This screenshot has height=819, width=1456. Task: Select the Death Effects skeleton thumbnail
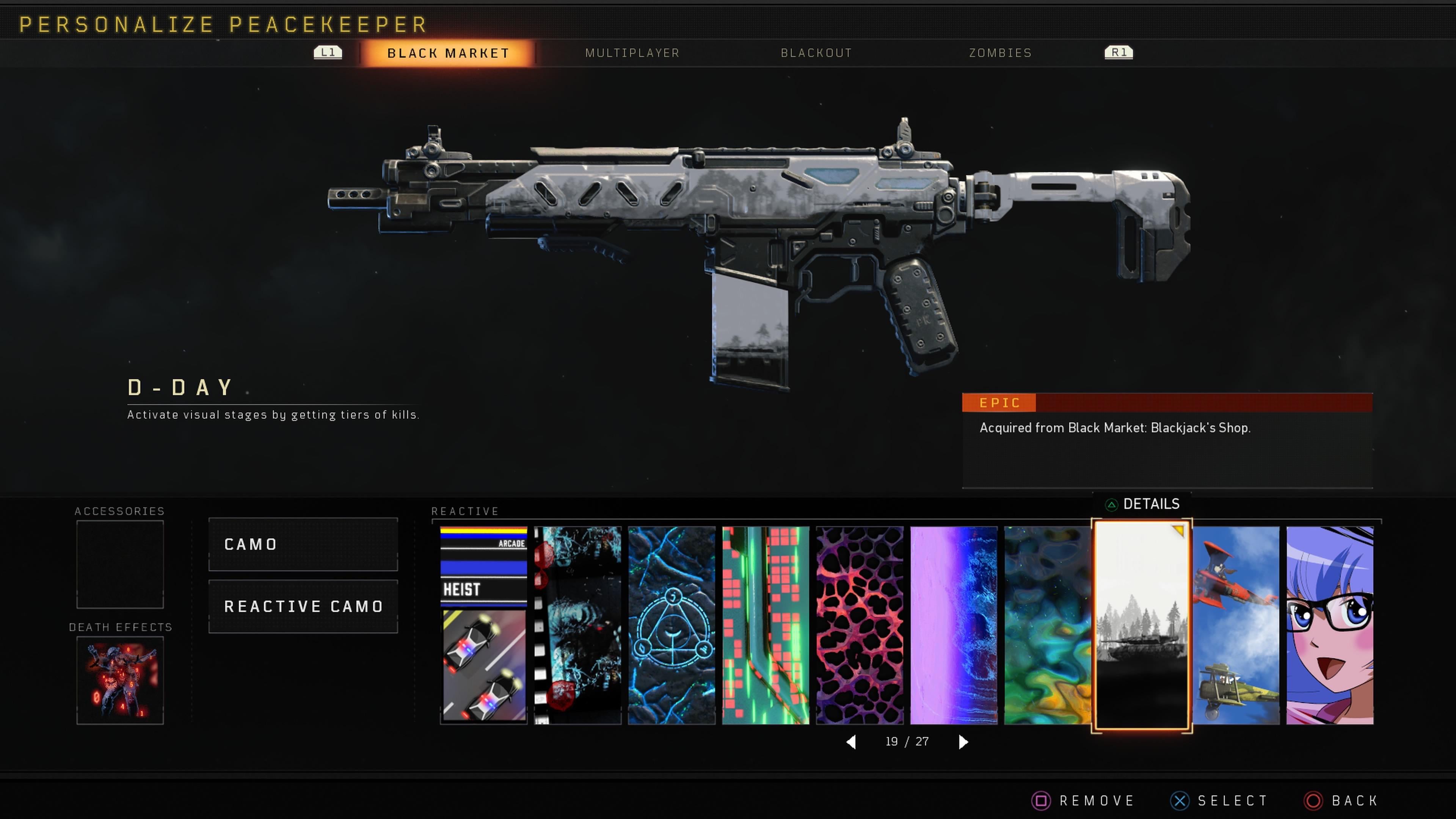(120, 681)
